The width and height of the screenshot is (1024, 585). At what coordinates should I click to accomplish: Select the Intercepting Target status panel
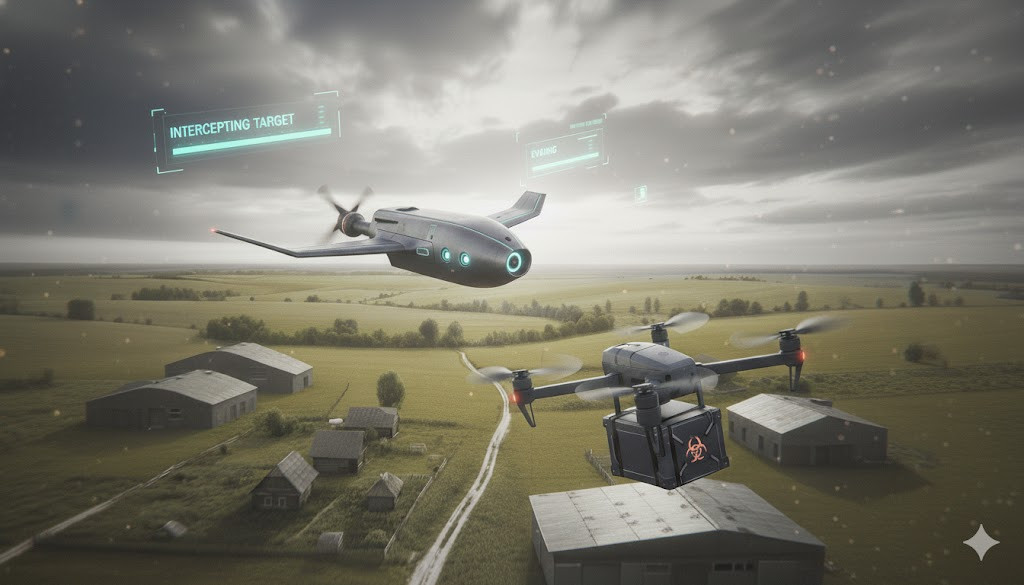tap(247, 132)
